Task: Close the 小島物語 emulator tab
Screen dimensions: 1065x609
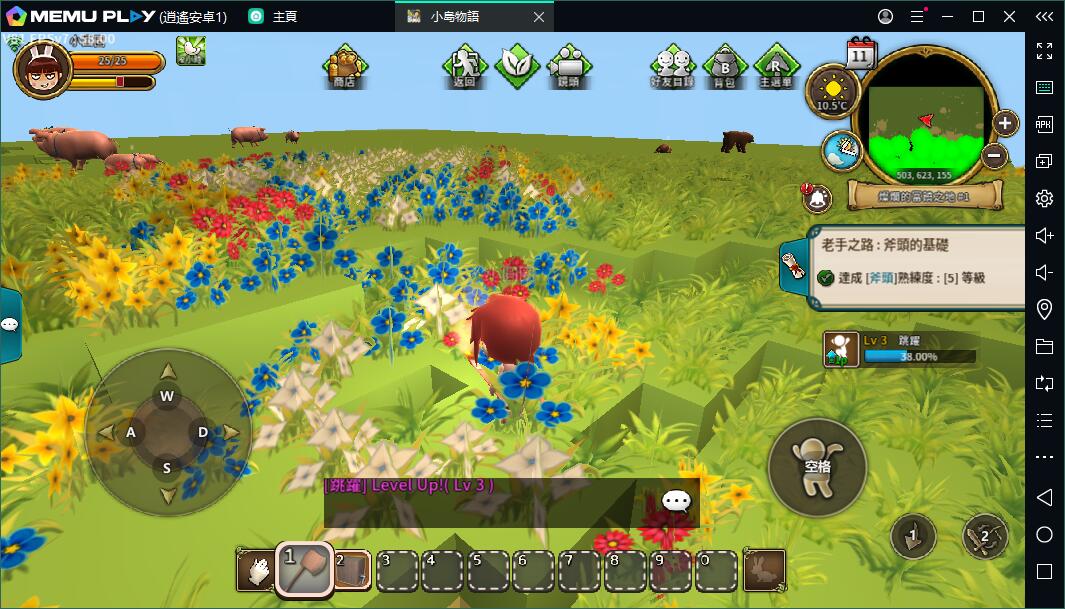Action: tap(539, 17)
